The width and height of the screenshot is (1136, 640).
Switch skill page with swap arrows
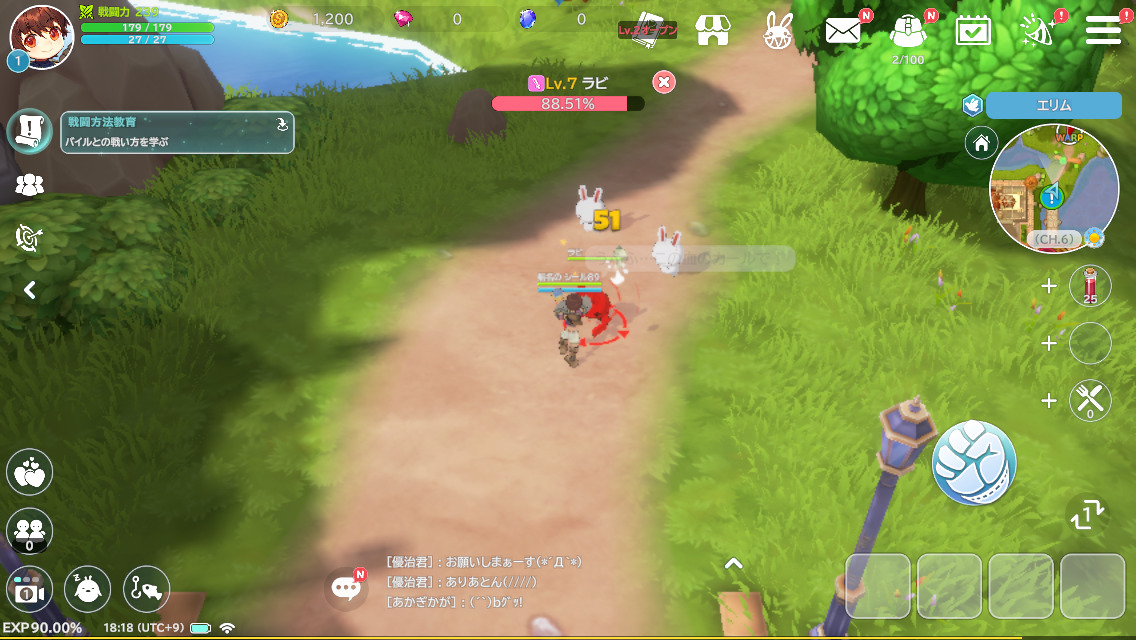tap(1087, 514)
